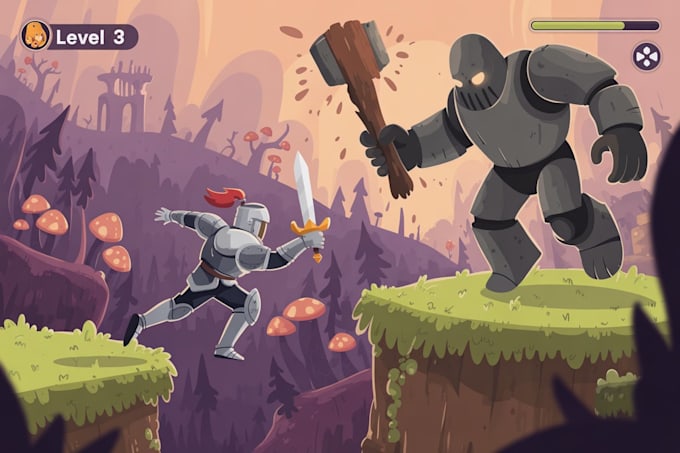Click the round controller icon button
Image resolution: width=680 pixels, height=453 pixels.
(646, 56)
